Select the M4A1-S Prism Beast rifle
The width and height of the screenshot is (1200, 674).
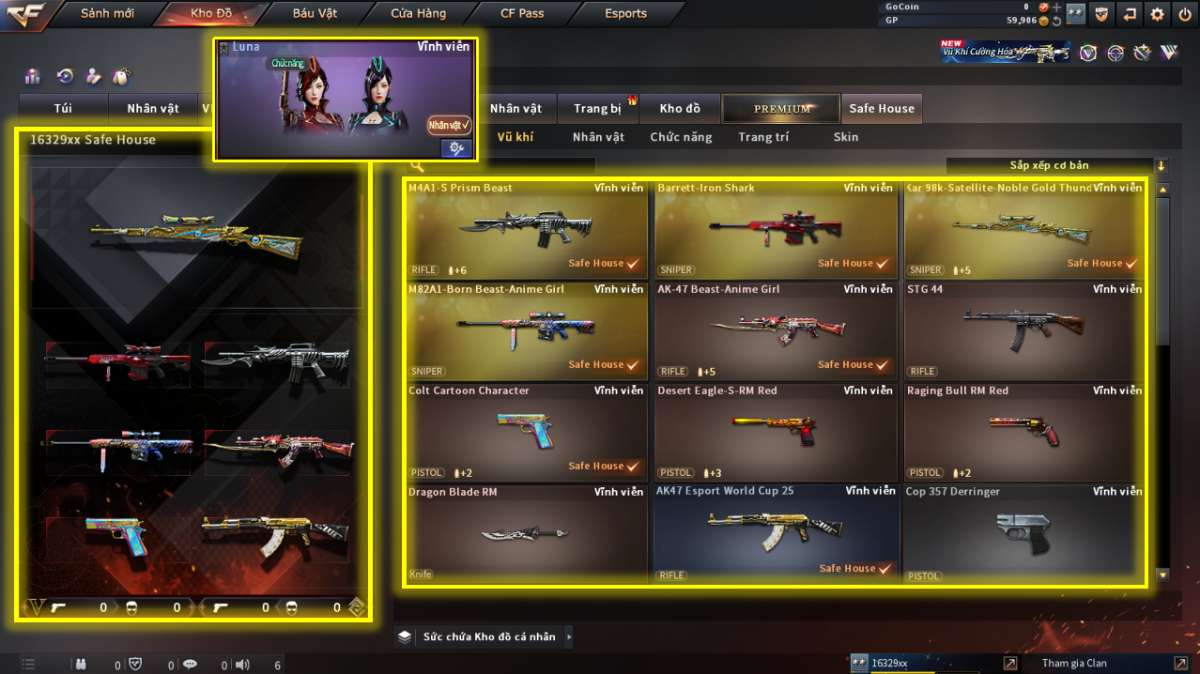(526, 230)
